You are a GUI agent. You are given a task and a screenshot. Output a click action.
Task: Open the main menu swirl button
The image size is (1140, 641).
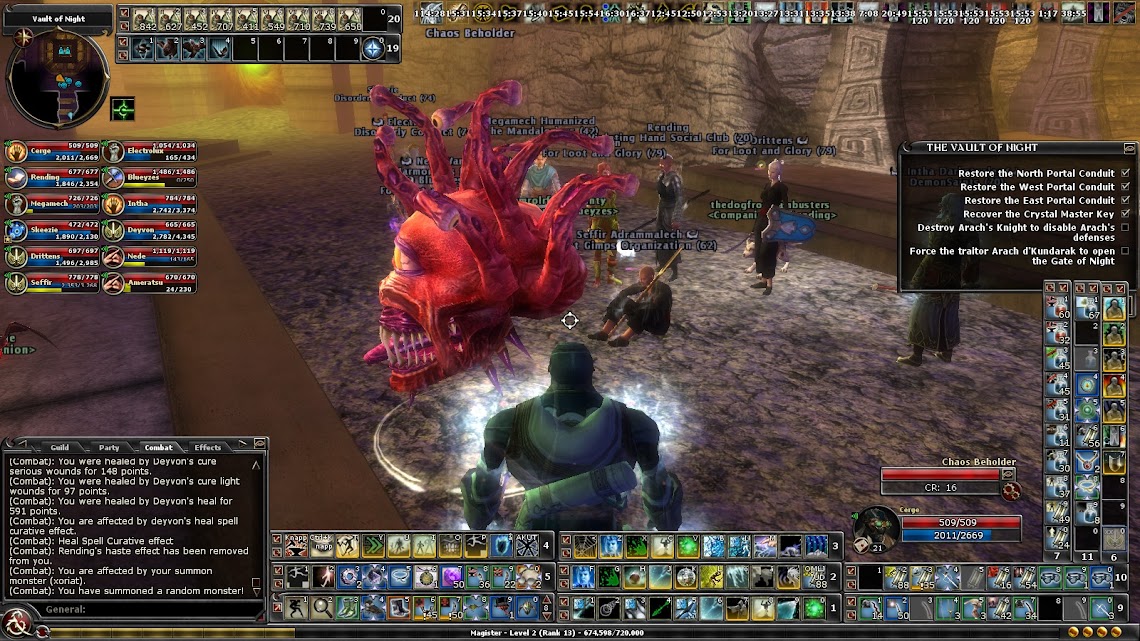pos(17,622)
